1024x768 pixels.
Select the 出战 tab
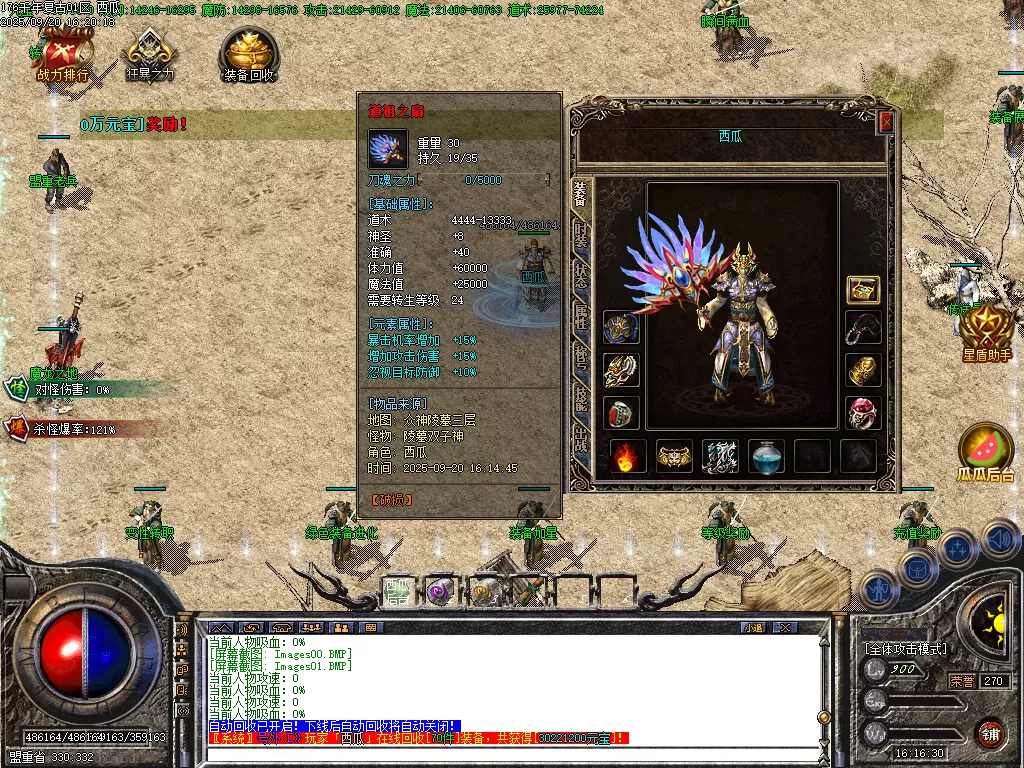(581, 442)
